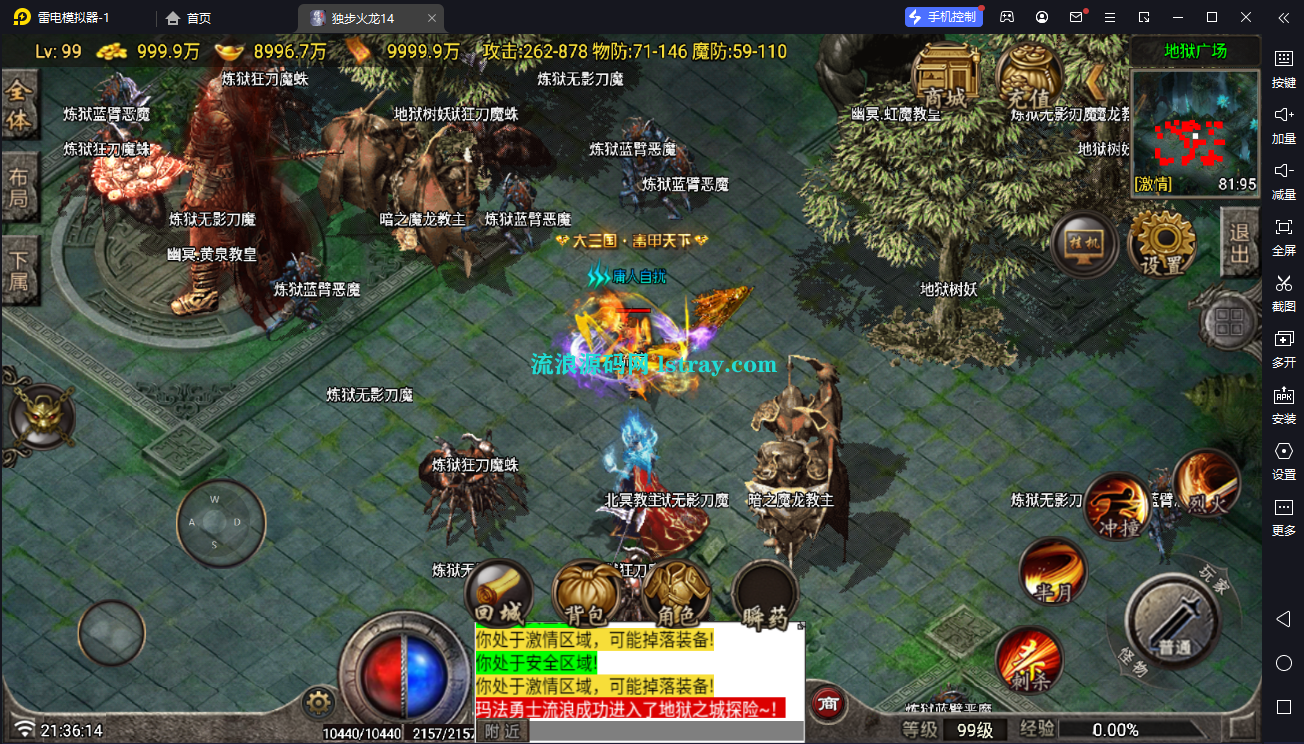Tap the 退出 exit button

pyautogui.click(x=1240, y=243)
